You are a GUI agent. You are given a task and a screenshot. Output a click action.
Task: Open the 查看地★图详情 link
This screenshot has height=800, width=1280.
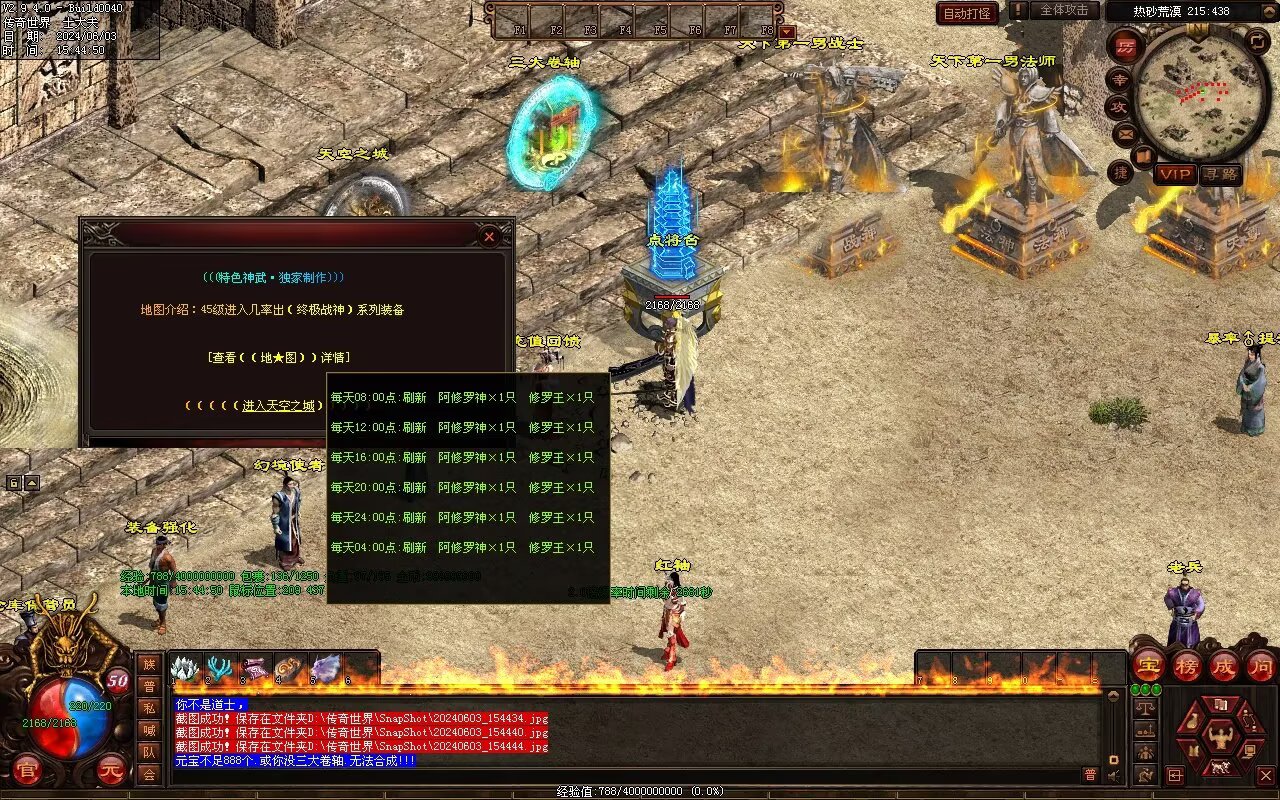[279, 357]
